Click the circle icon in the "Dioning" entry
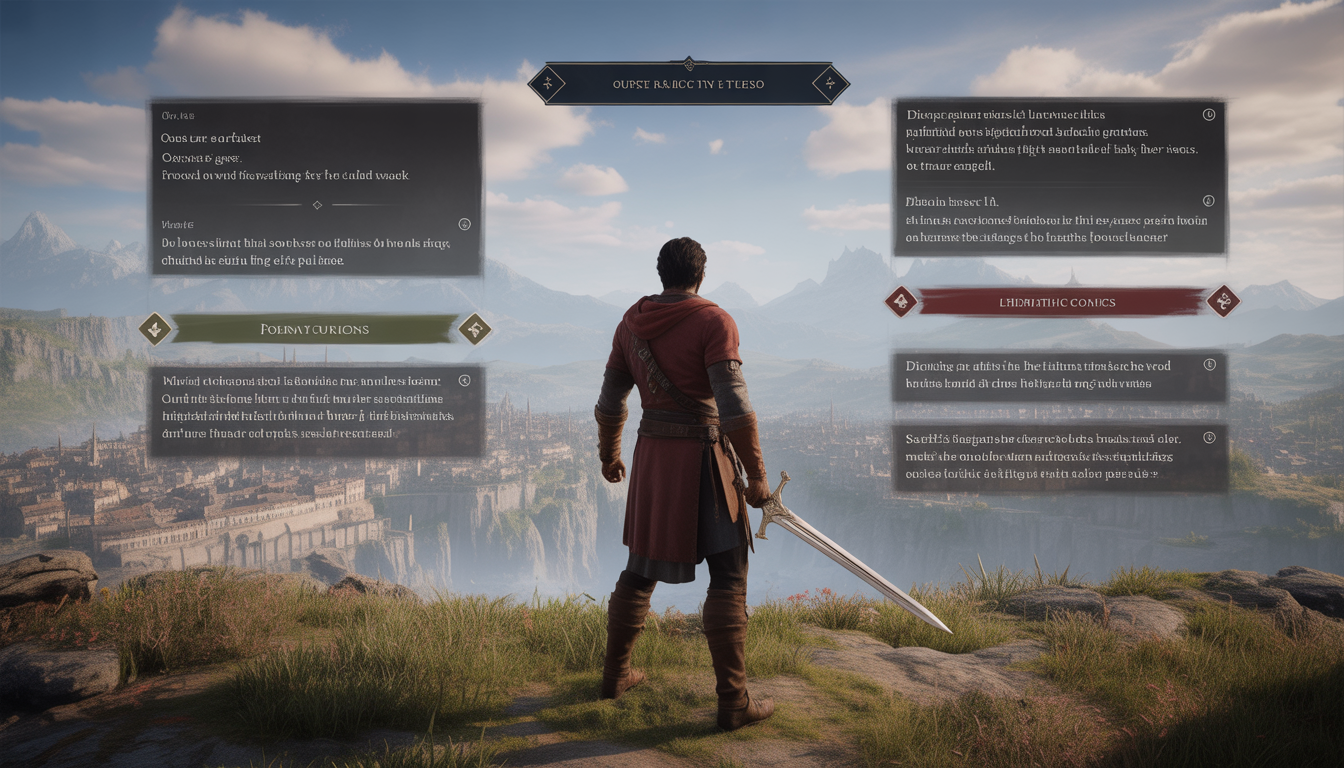1344x768 pixels. pos(1209,365)
